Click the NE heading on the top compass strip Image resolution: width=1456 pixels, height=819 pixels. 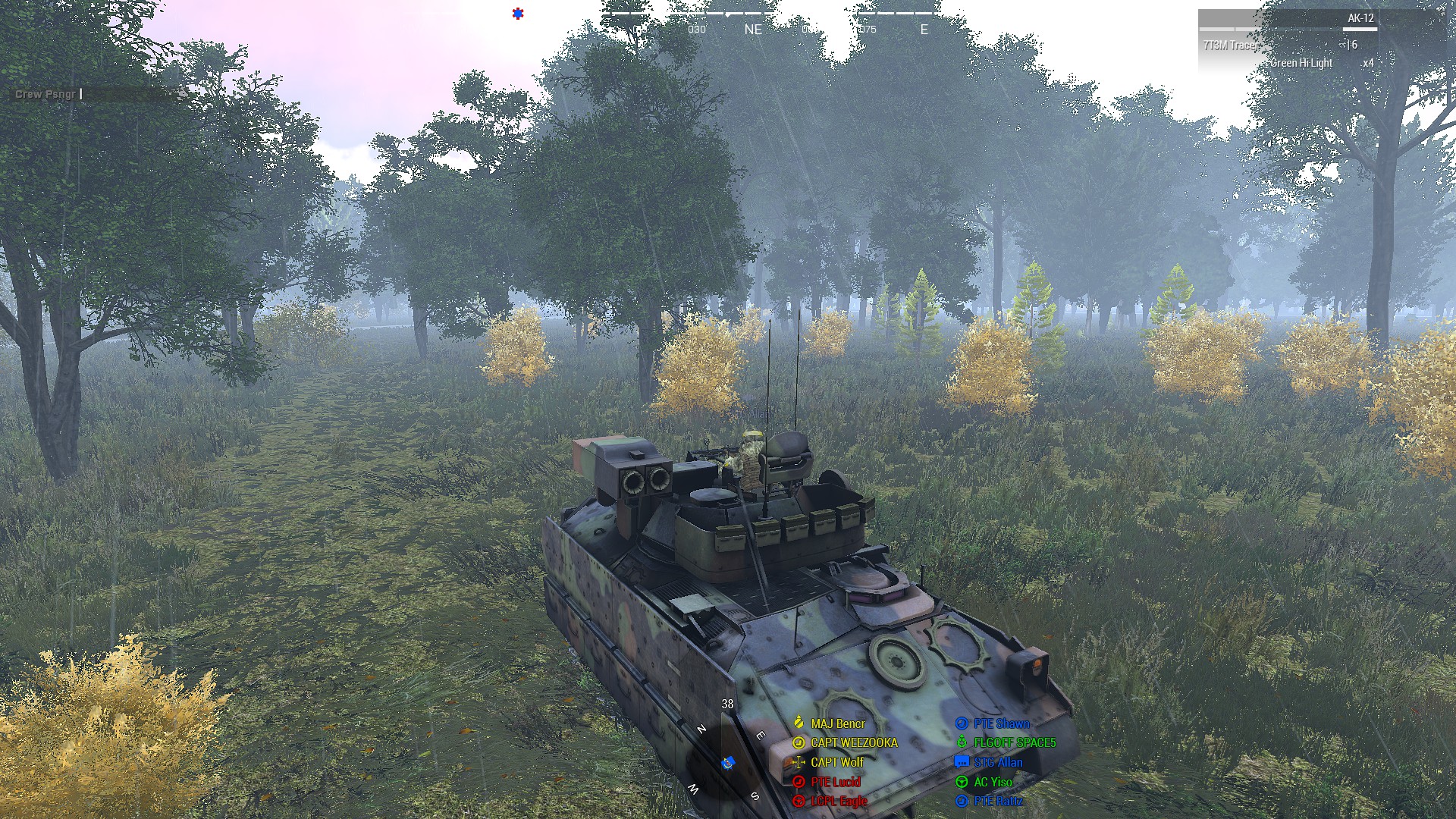pos(753,30)
